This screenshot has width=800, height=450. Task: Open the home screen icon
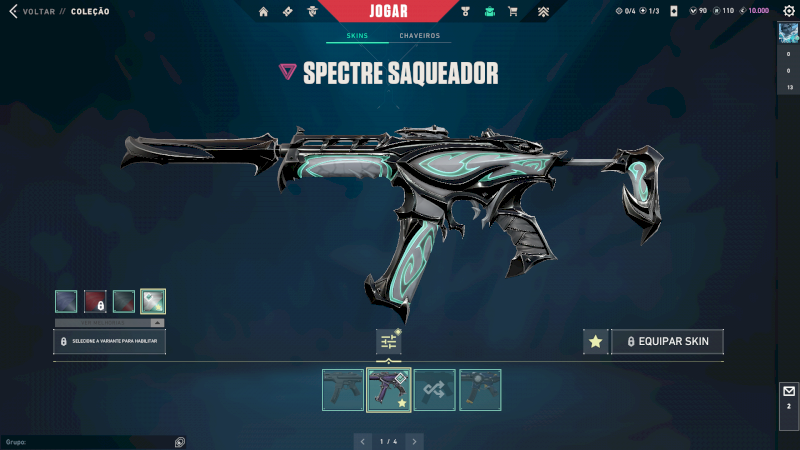pyautogui.click(x=264, y=12)
